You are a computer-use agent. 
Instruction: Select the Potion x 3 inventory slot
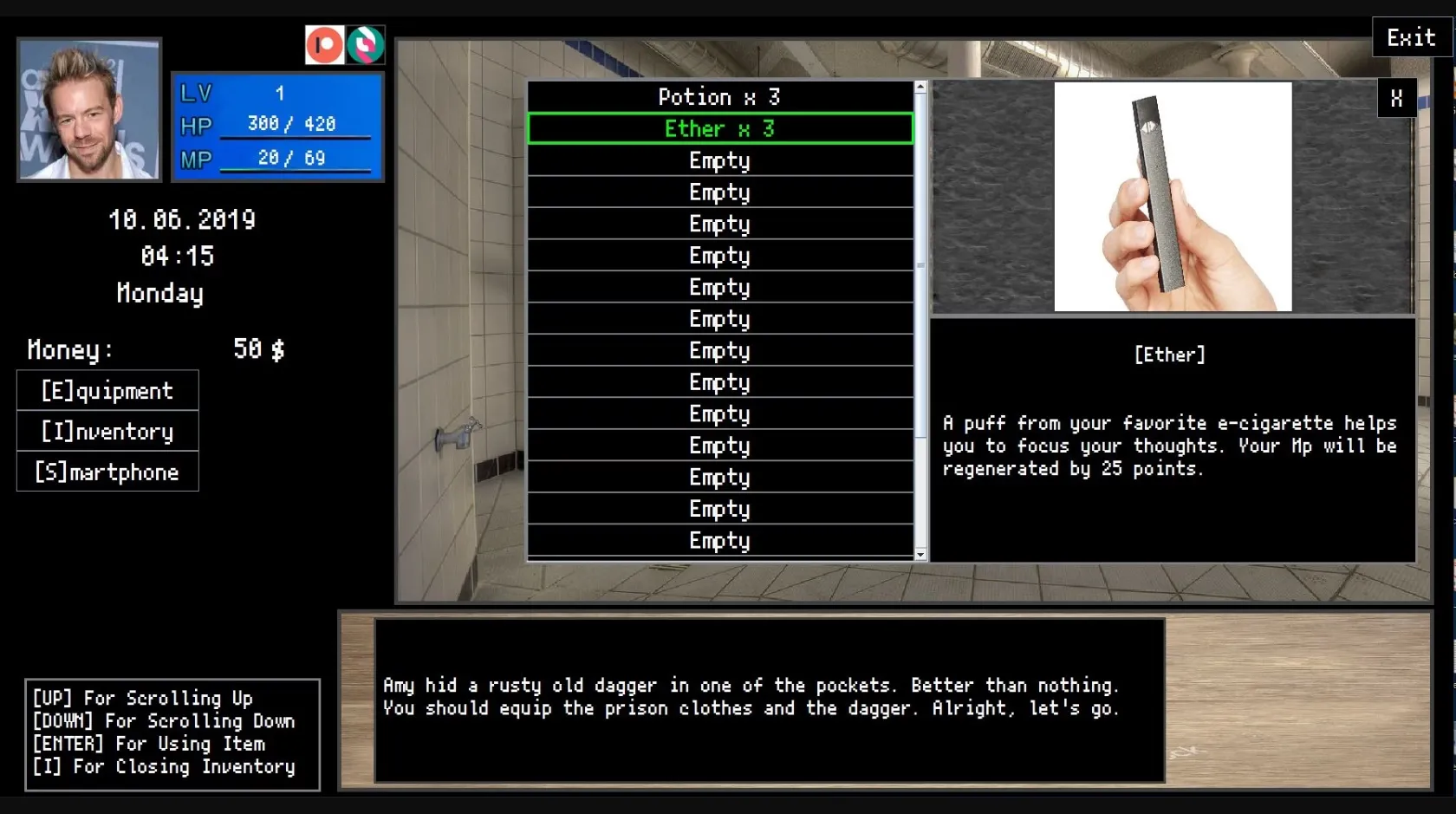click(x=720, y=97)
